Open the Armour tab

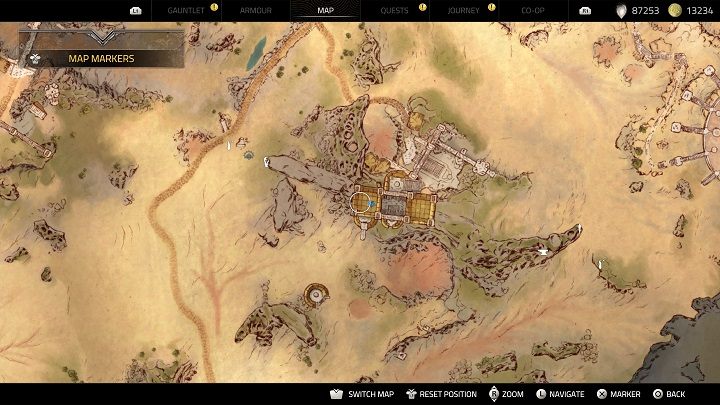click(256, 9)
